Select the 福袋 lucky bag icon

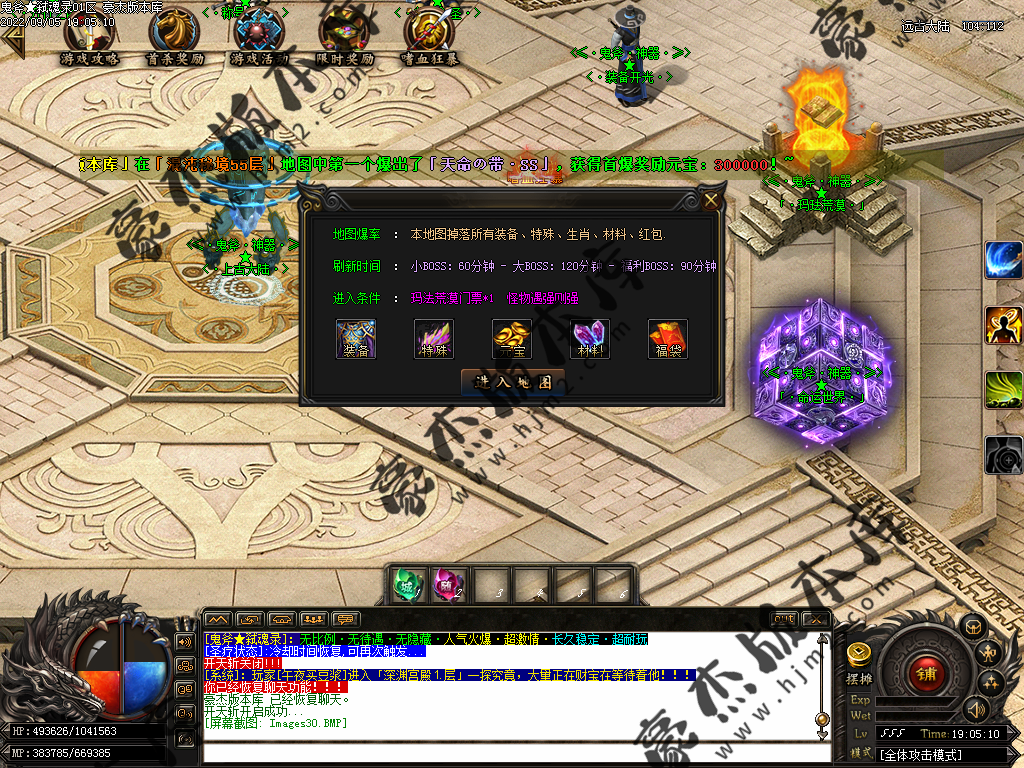click(x=668, y=339)
